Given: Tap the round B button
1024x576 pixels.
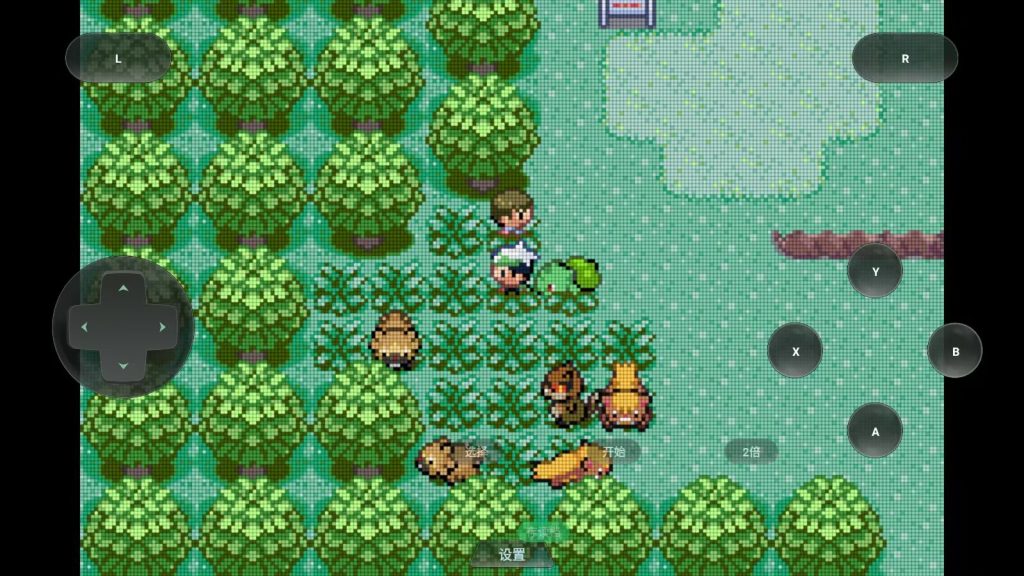Looking at the screenshot, I should pos(955,351).
